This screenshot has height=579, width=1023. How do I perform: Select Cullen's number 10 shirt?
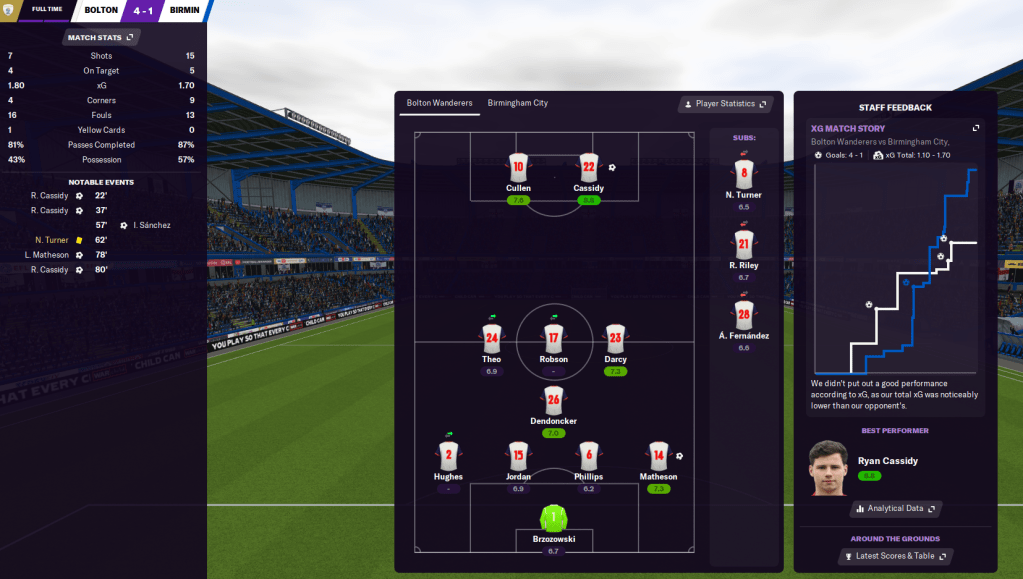pyautogui.click(x=518, y=167)
